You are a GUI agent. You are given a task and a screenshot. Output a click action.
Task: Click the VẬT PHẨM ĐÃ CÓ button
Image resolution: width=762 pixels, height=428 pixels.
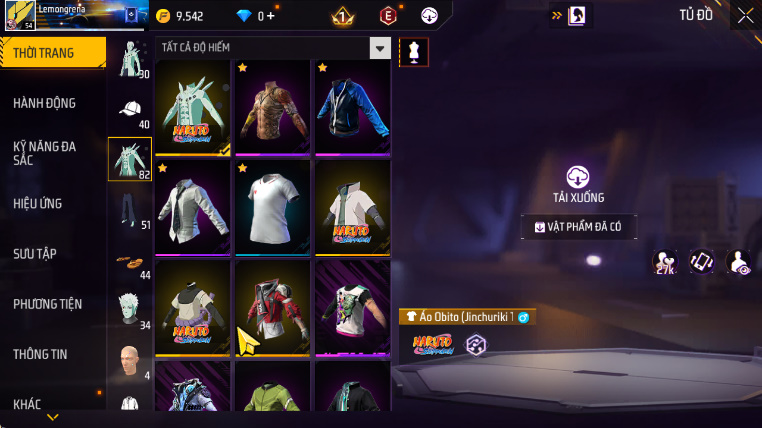coord(579,227)
